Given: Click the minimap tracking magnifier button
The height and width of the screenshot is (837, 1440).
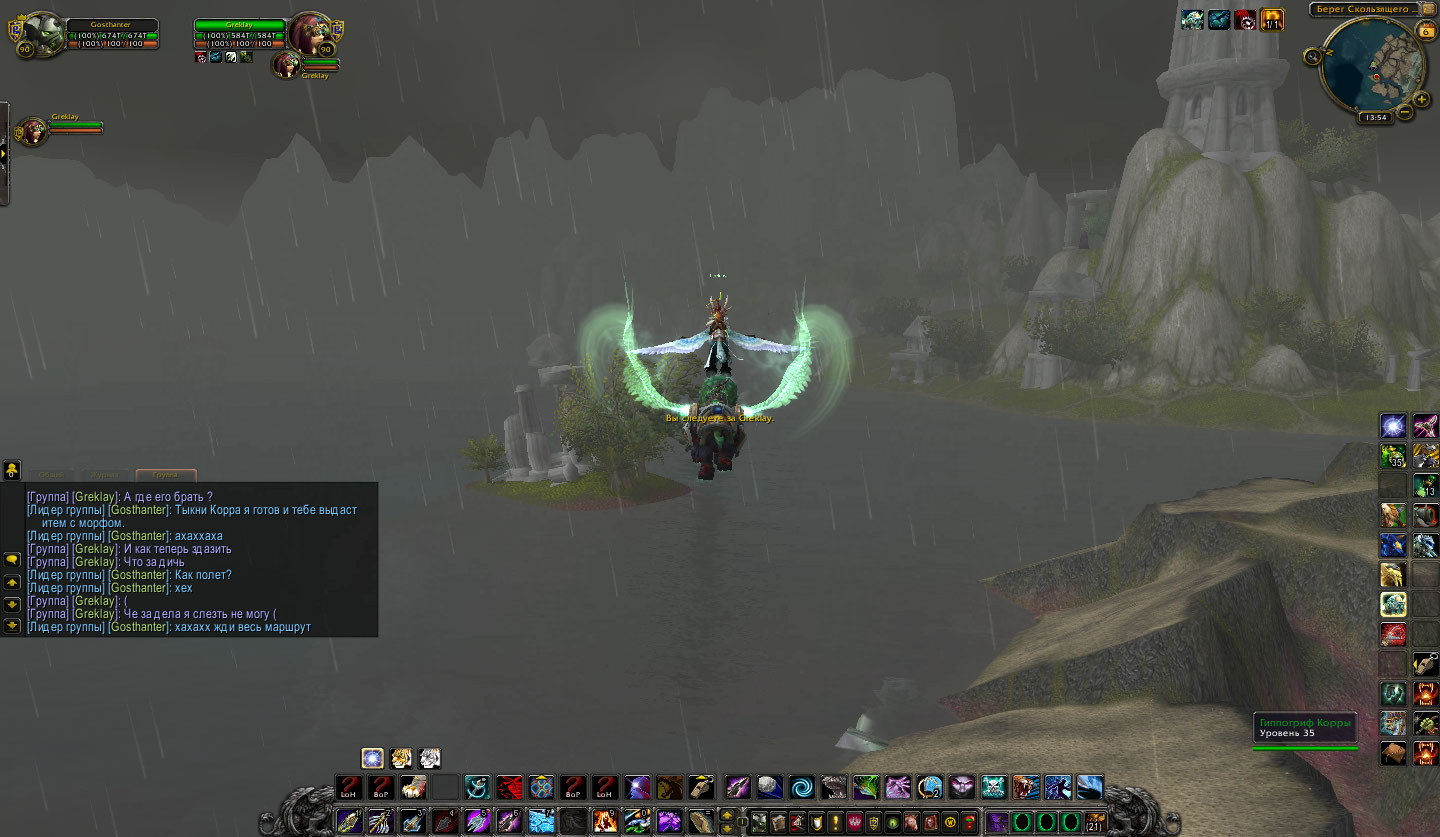Looking at the screenshot, I should [1312, 57].
